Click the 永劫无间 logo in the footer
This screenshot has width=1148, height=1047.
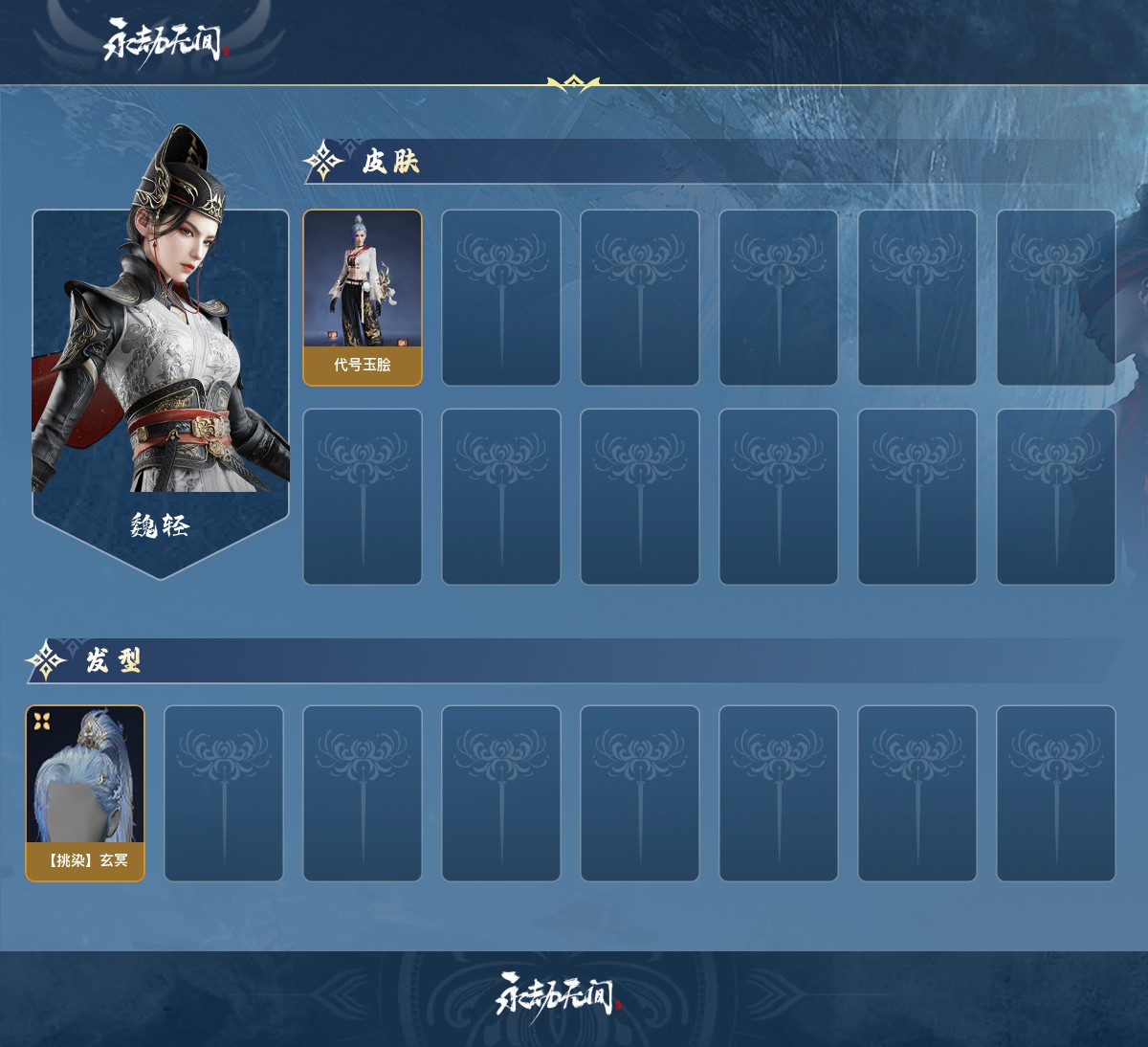point(557,996)
